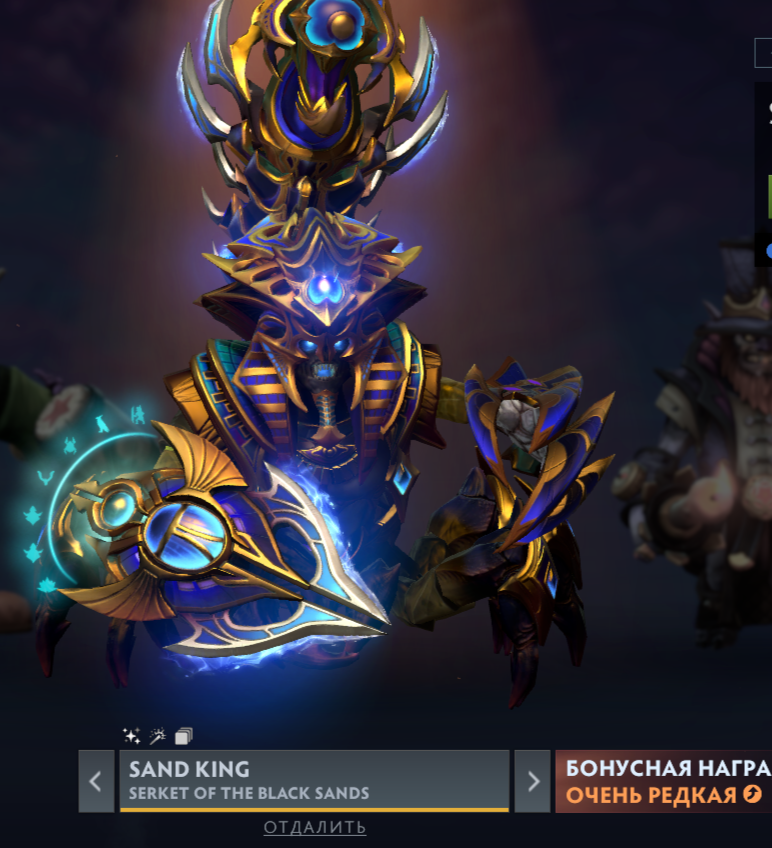Click the magic wand icon above Sand King

[157, 736]
